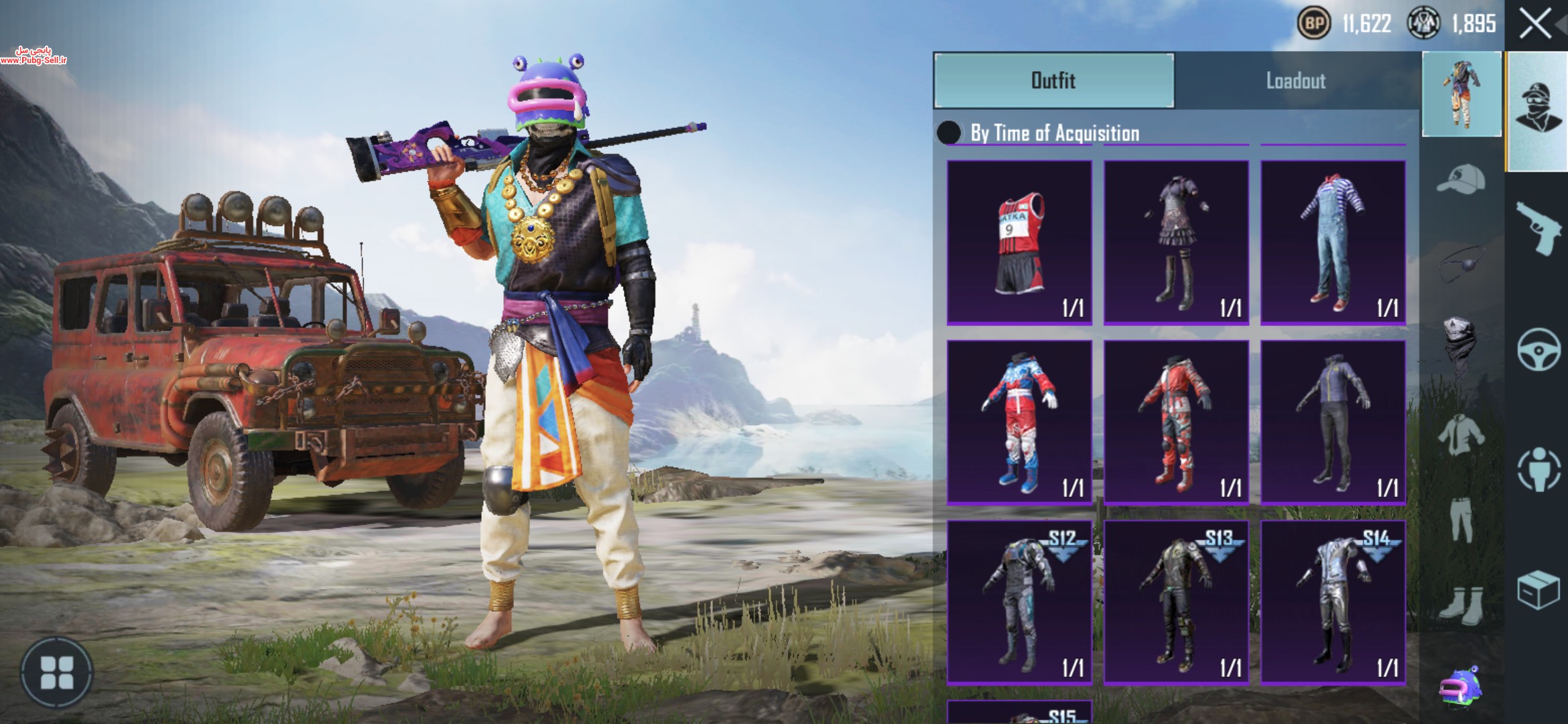1568x724 pixels.
Task: Switch to the Outfit tab
Action: click(1053, 80)
